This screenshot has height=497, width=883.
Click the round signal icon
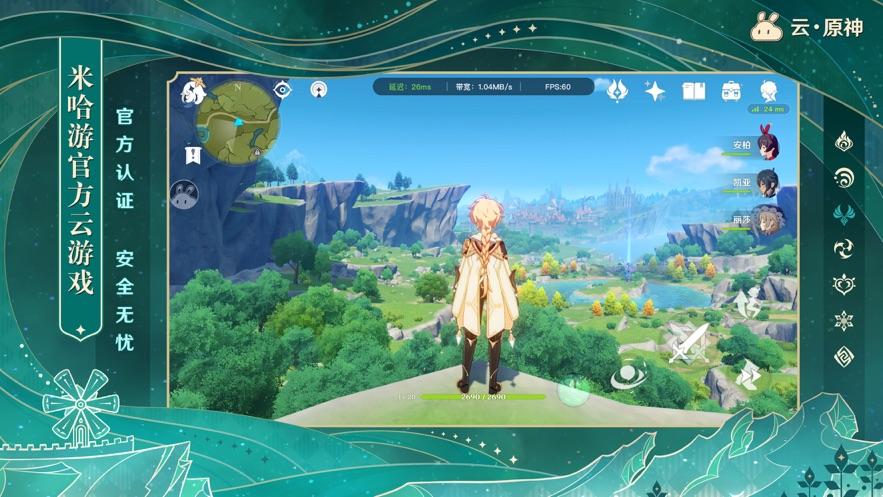click(x=319, y=89)
